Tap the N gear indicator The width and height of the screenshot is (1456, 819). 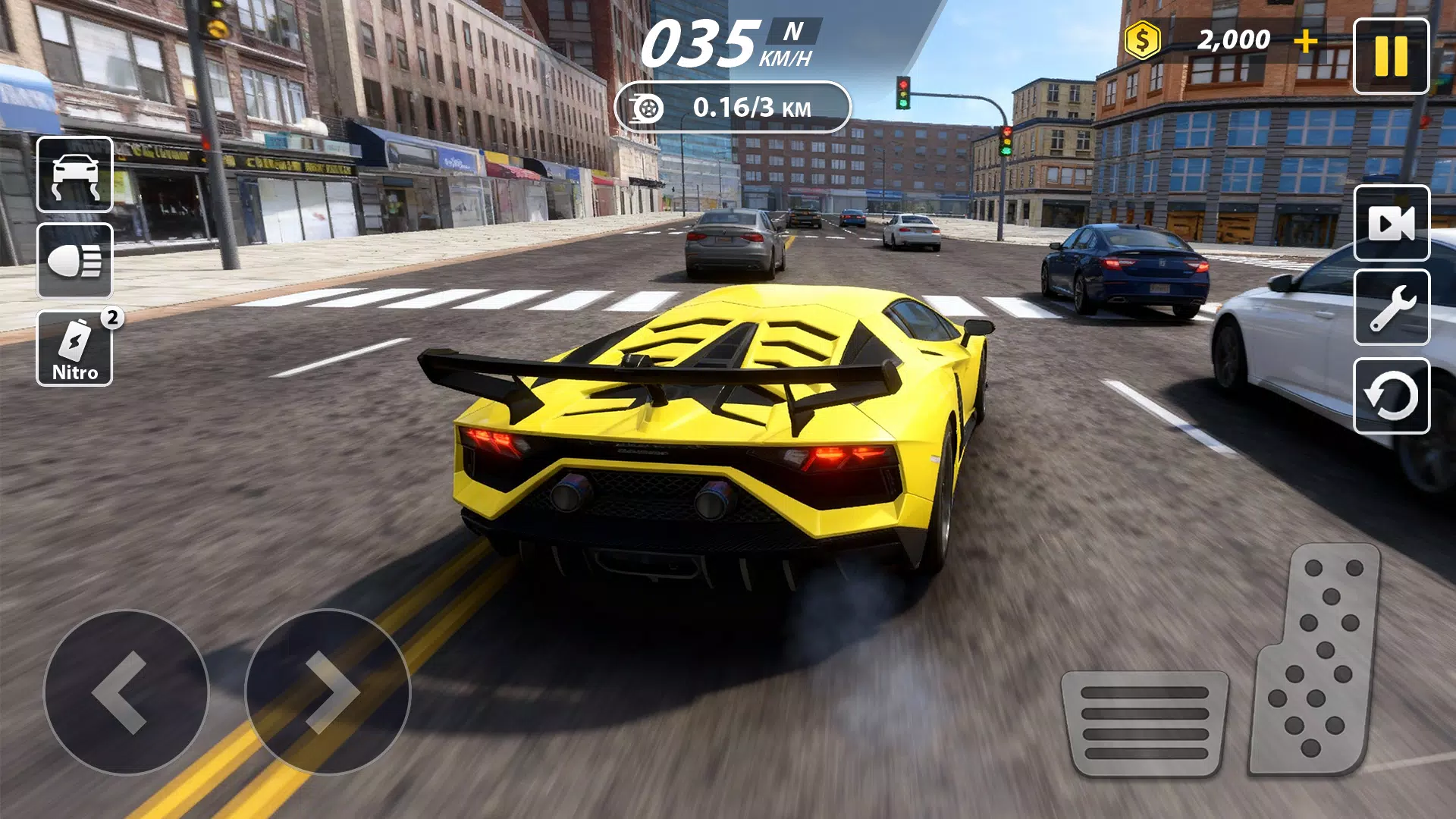(789, 32)
